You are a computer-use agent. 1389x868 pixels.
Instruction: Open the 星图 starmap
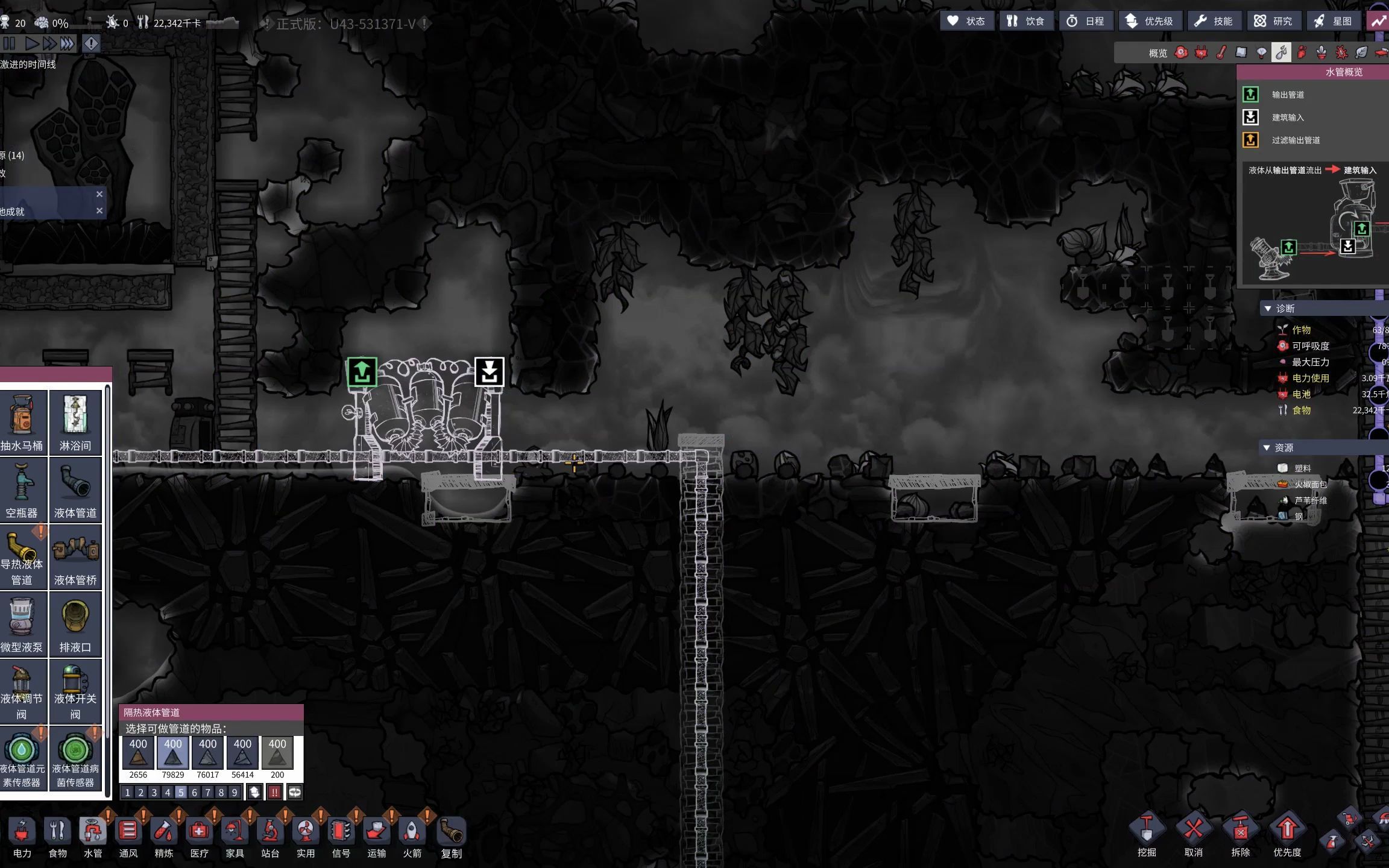(x=1333, y=21)
